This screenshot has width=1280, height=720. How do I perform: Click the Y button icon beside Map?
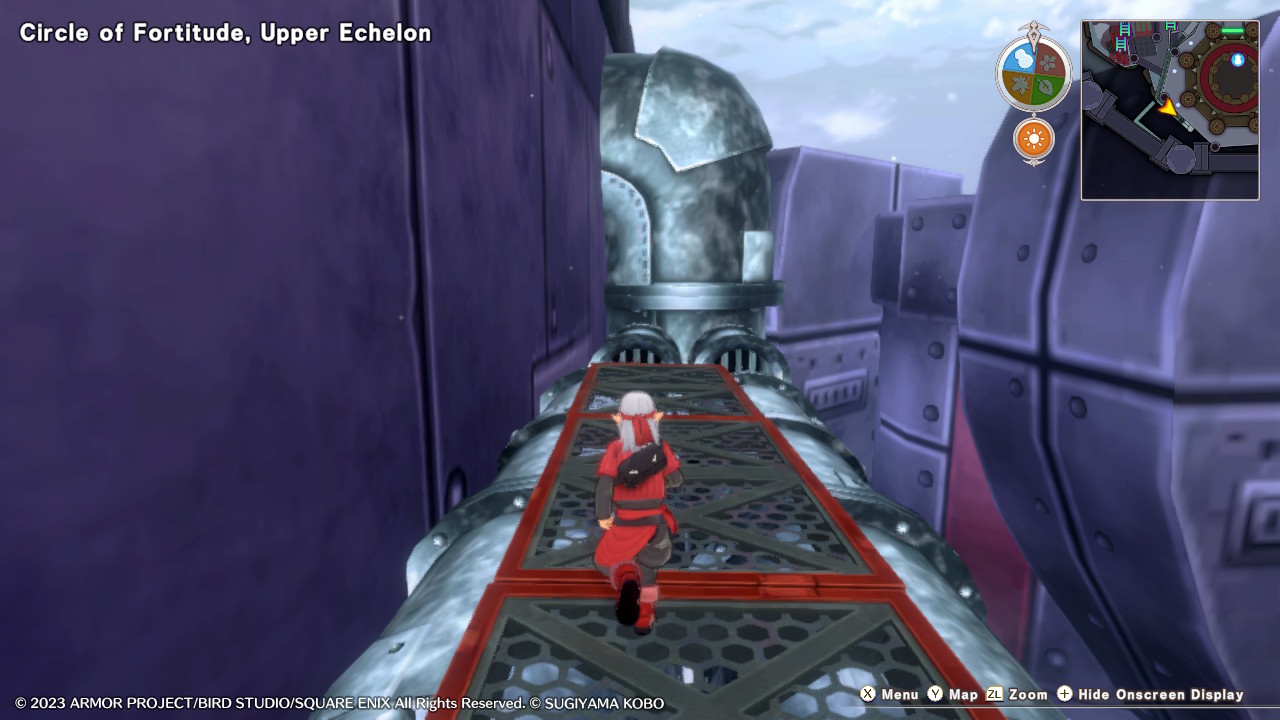935,694
